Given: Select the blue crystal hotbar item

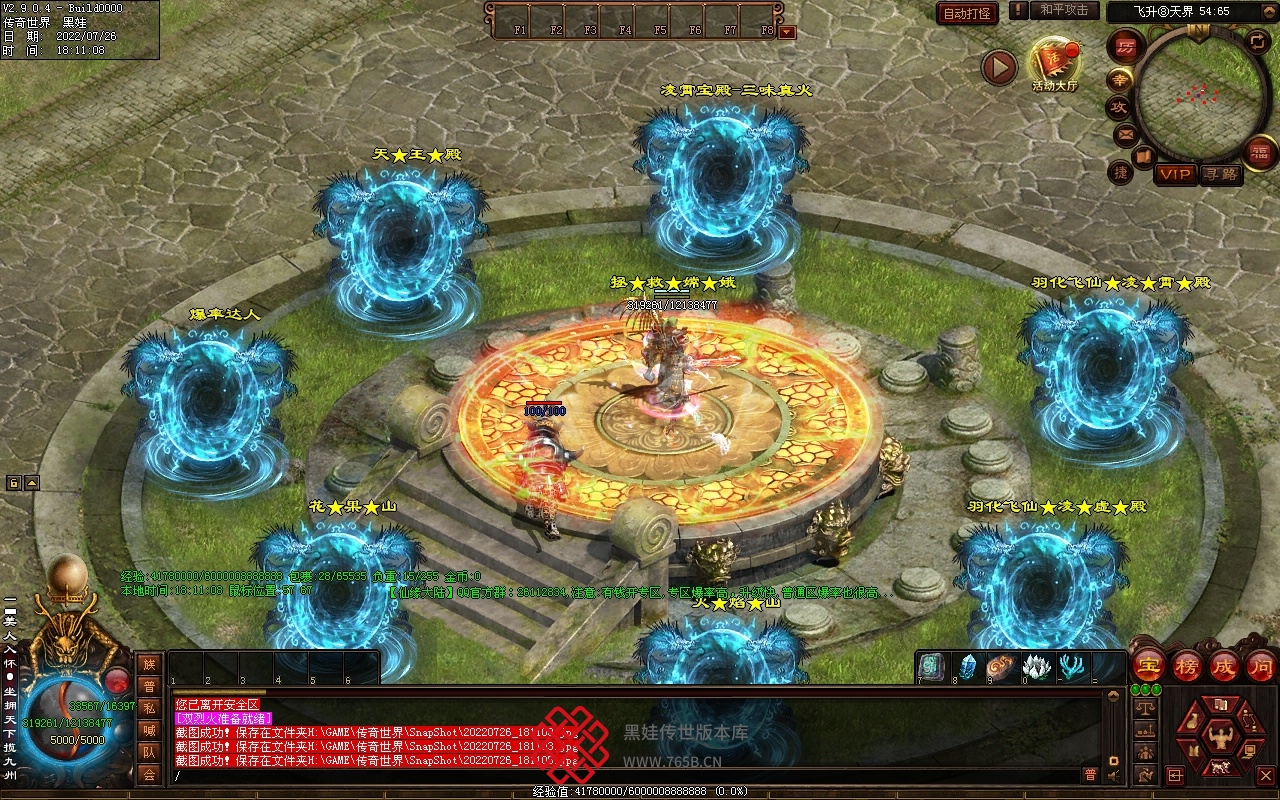Looking at the screenshot, I should 967,667.
